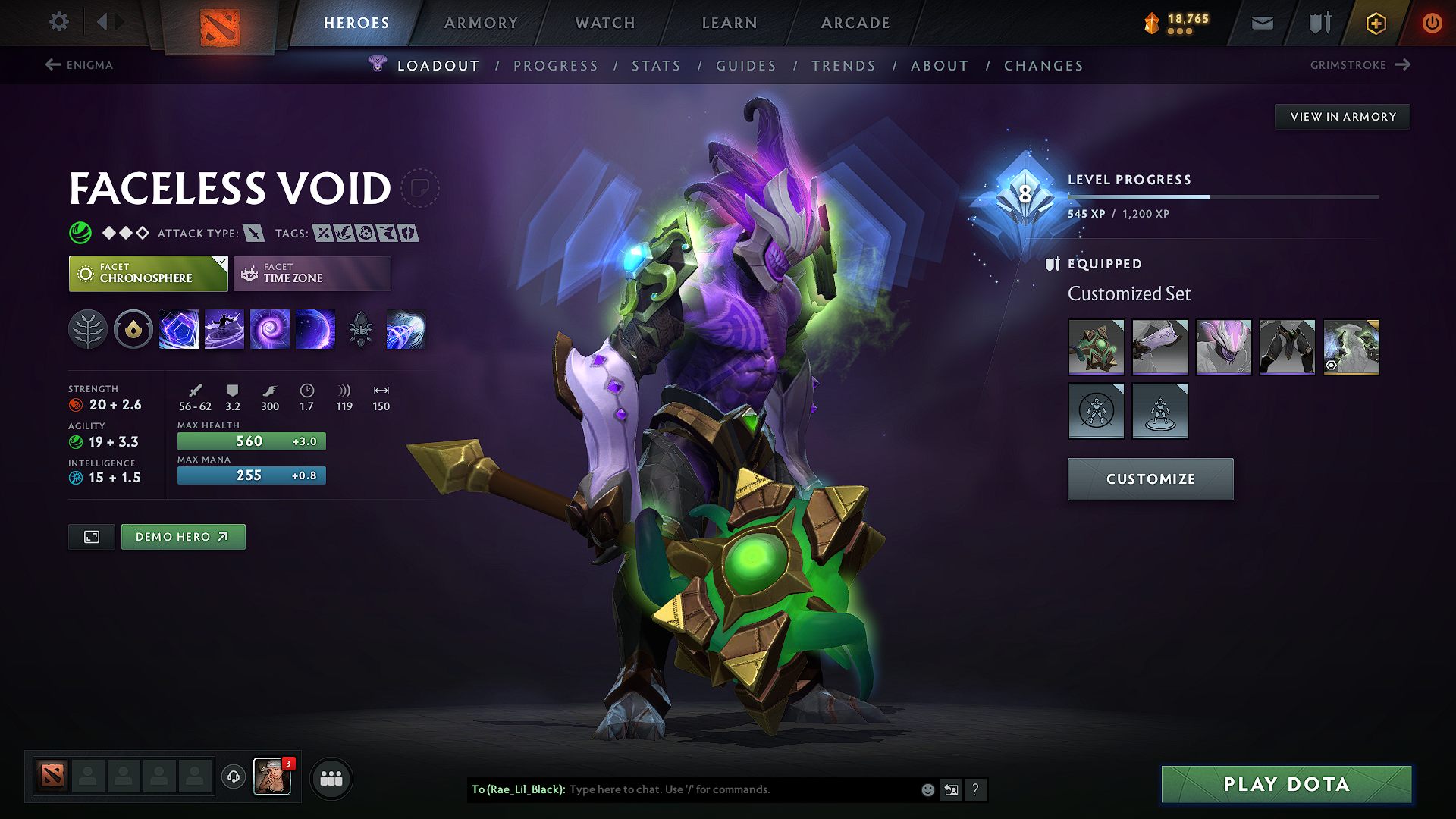View the Chronosphere spiral ability icon
Viewport: 1456px width, 819px height.
coord(270,328)
